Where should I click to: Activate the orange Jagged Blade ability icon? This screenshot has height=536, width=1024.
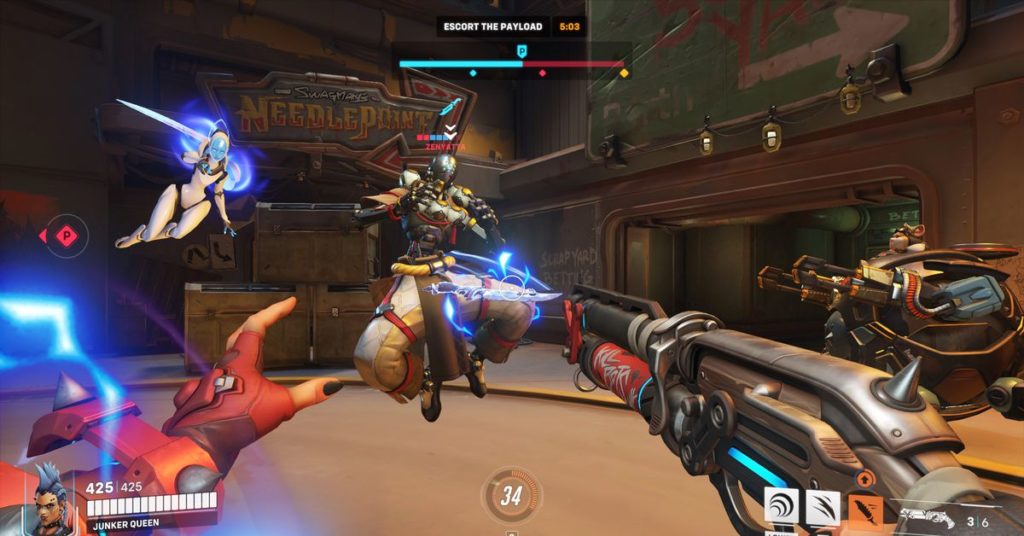tap(865, 508)
